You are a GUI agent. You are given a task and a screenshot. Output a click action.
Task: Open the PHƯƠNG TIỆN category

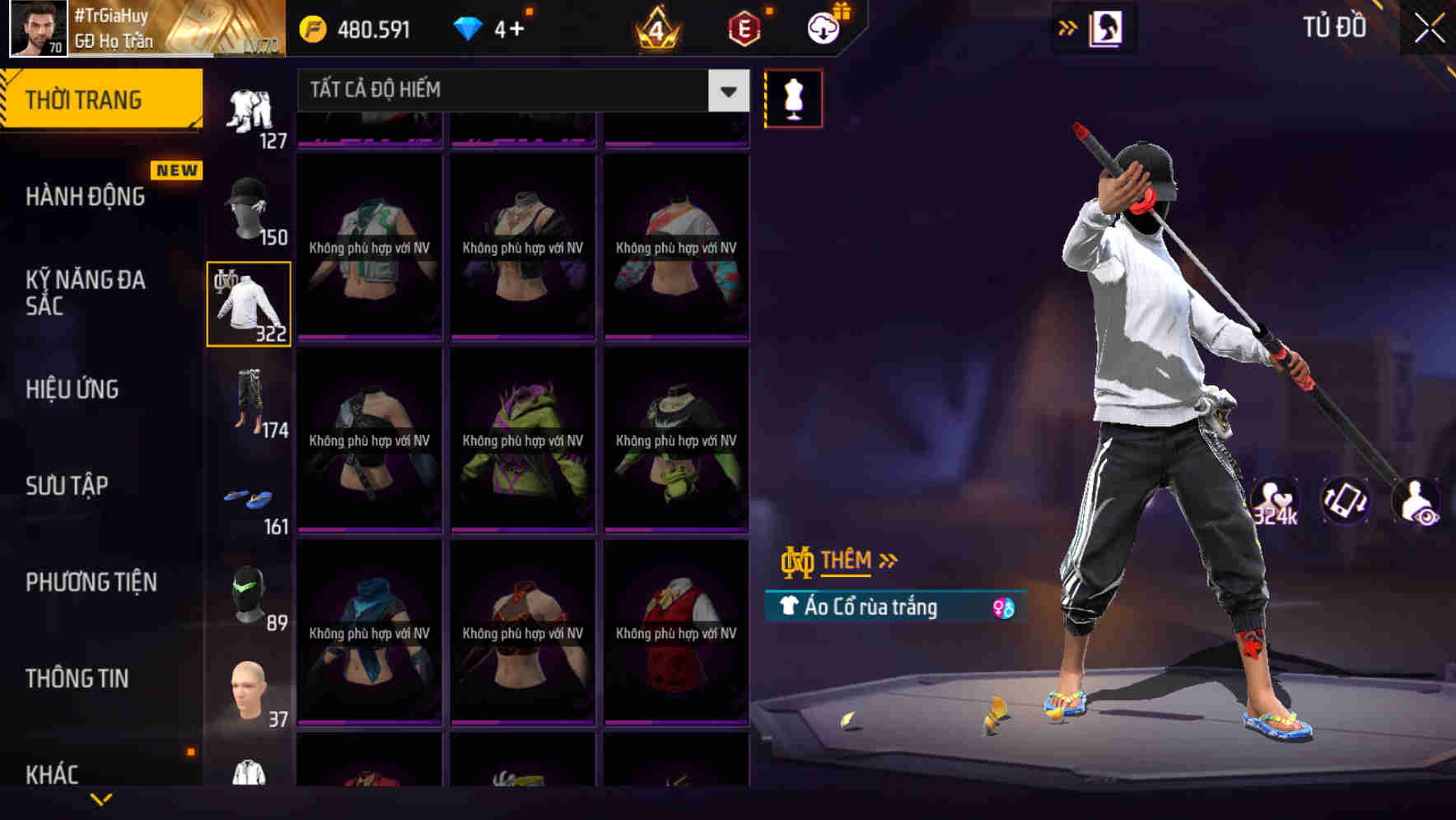point(92,582)
